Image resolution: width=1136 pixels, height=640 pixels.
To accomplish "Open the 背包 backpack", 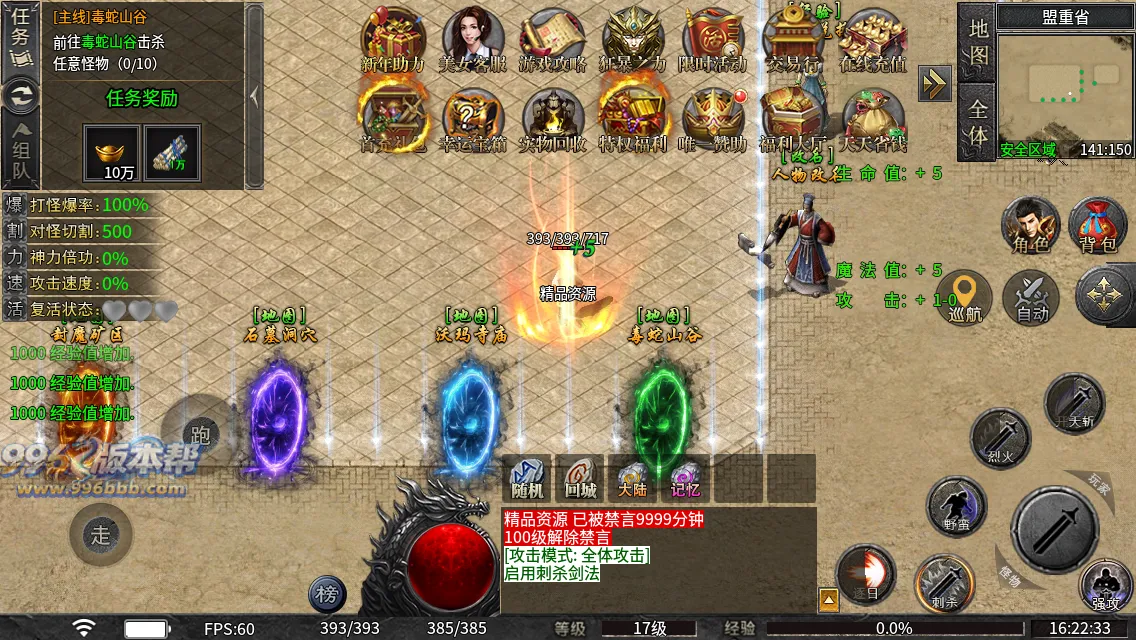I will 1097,225.
